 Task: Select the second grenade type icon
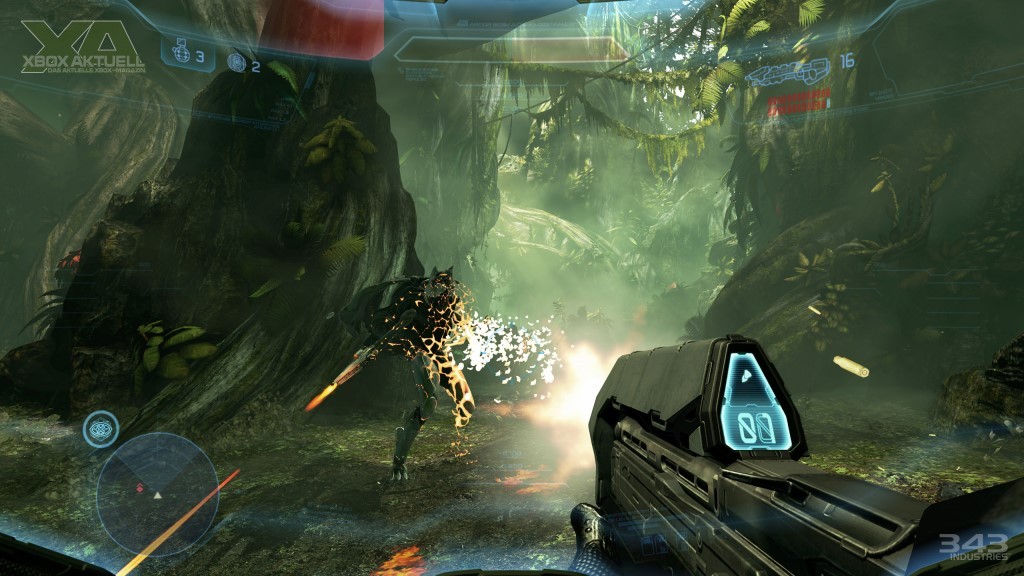[x=236, y=63]
